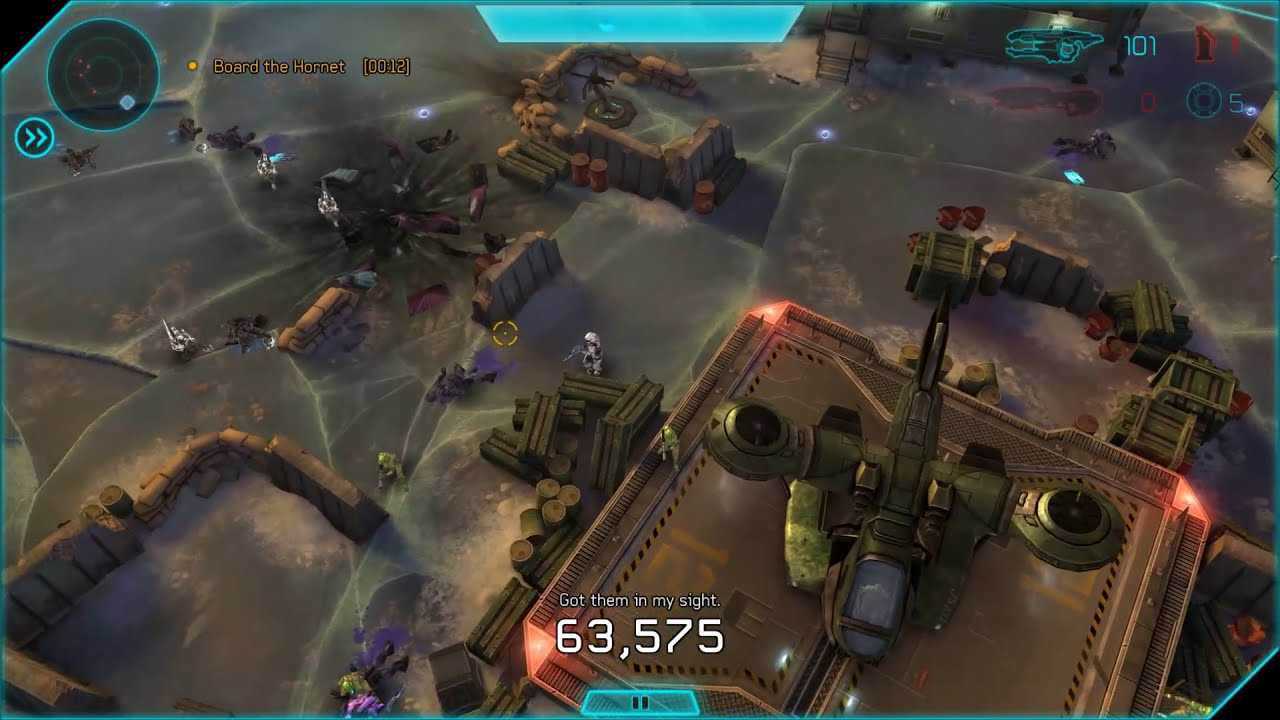Tap the pause button at the bottom
The width and height of the screenshot is (1280, 720).
pyautogui.click(x=640, y=703)
